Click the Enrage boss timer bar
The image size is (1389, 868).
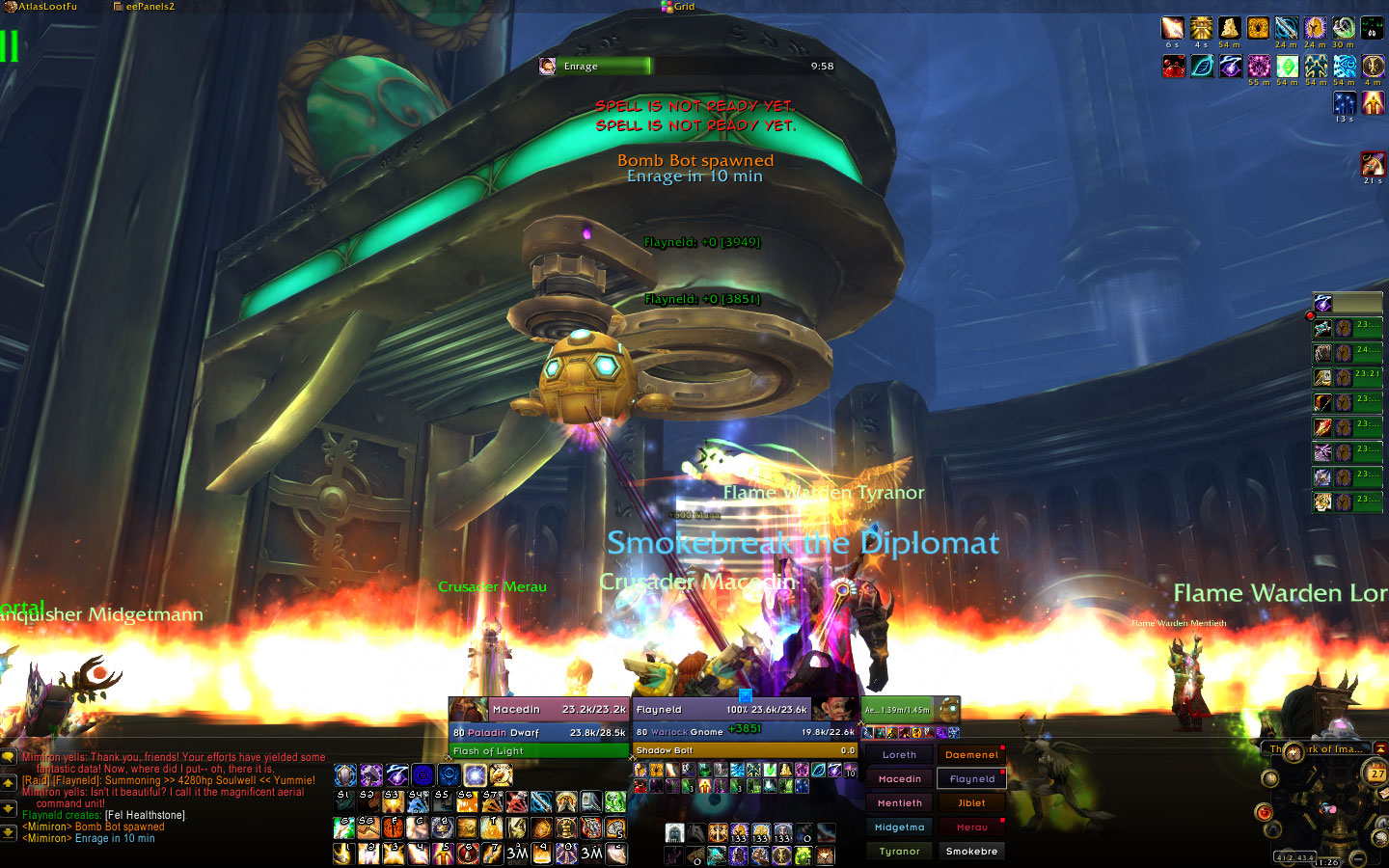tap(687, 66)
